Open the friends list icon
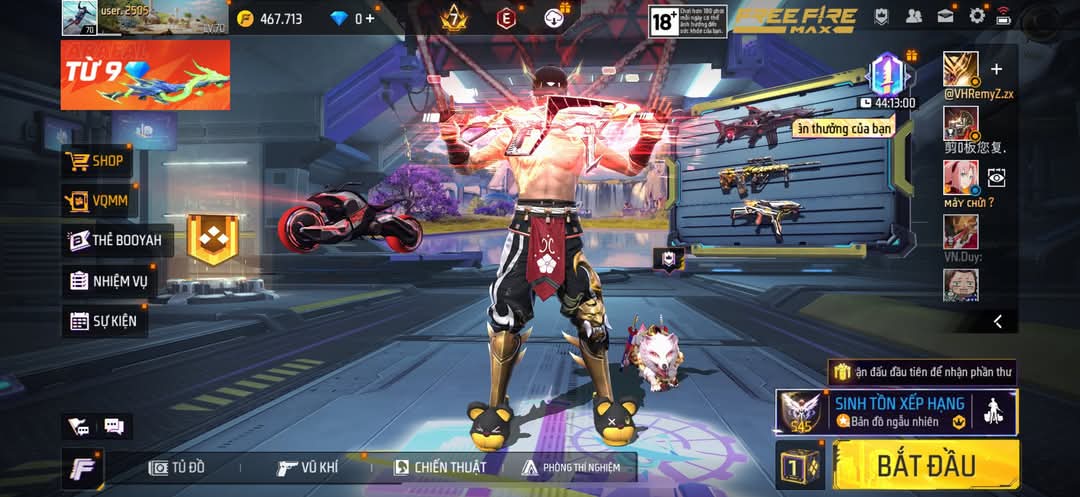Screen dimensions: 1080x497 (x=913, y=16)
